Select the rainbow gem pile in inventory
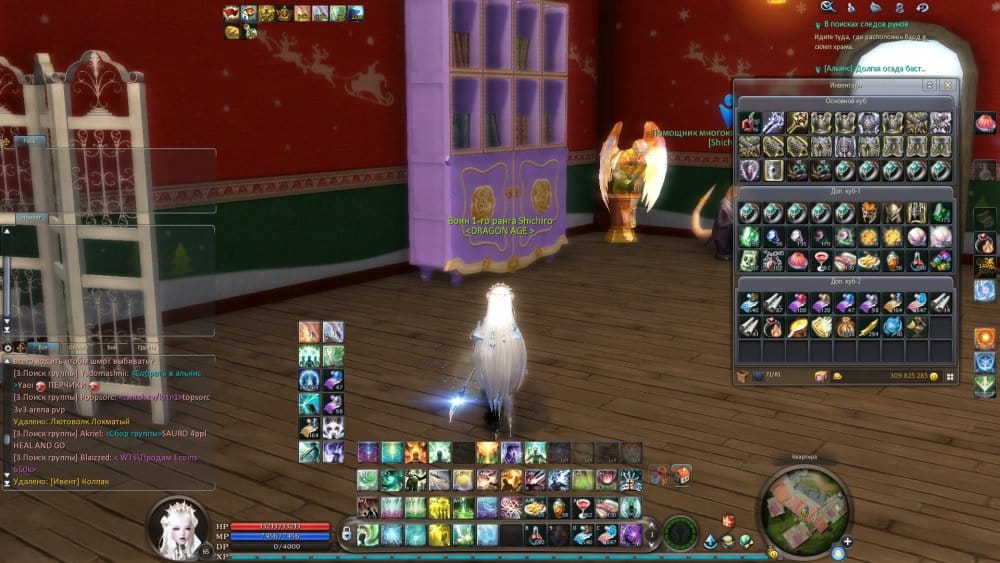The image size is (1000, 563). (x=942, y=261)
